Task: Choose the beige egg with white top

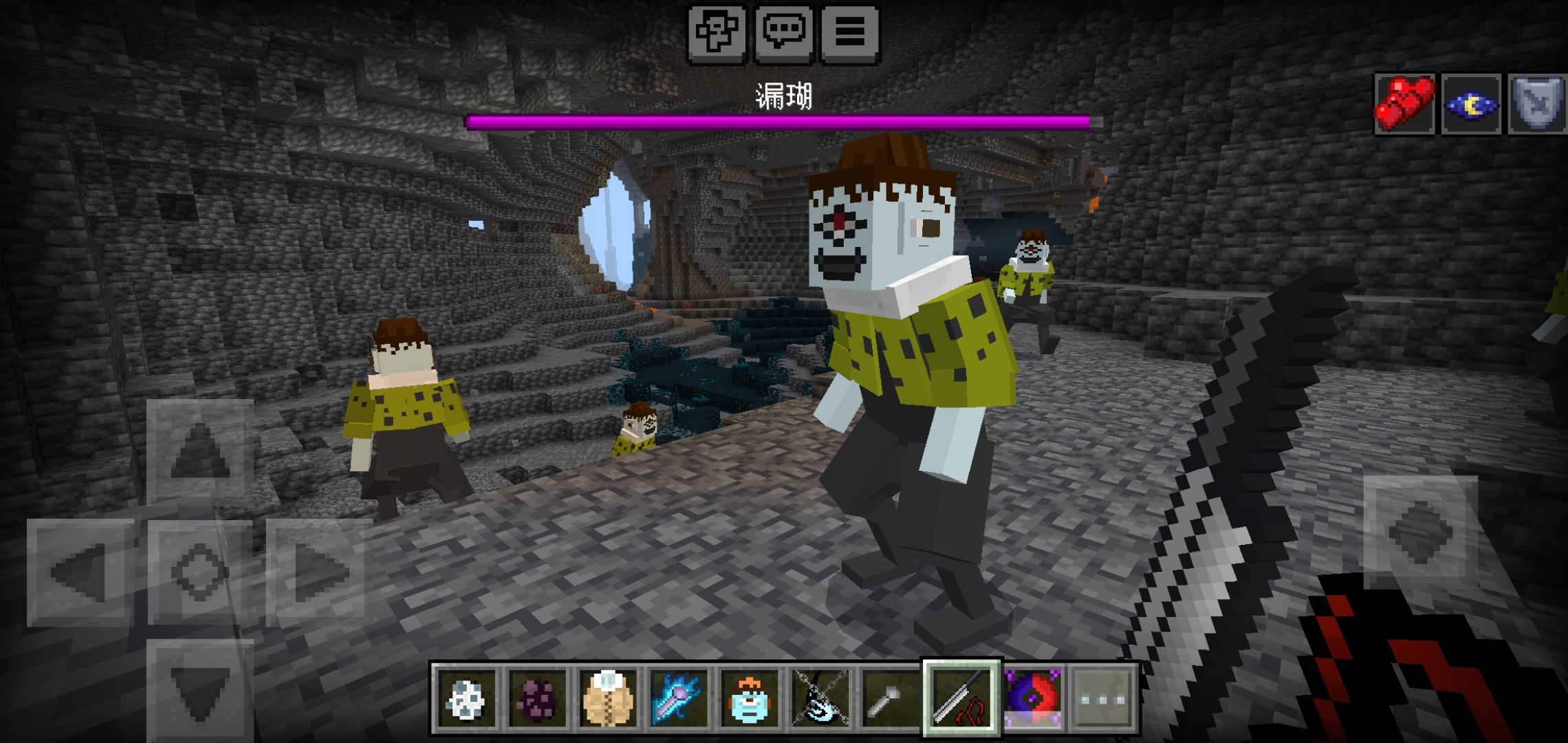Action: [609, 698]
